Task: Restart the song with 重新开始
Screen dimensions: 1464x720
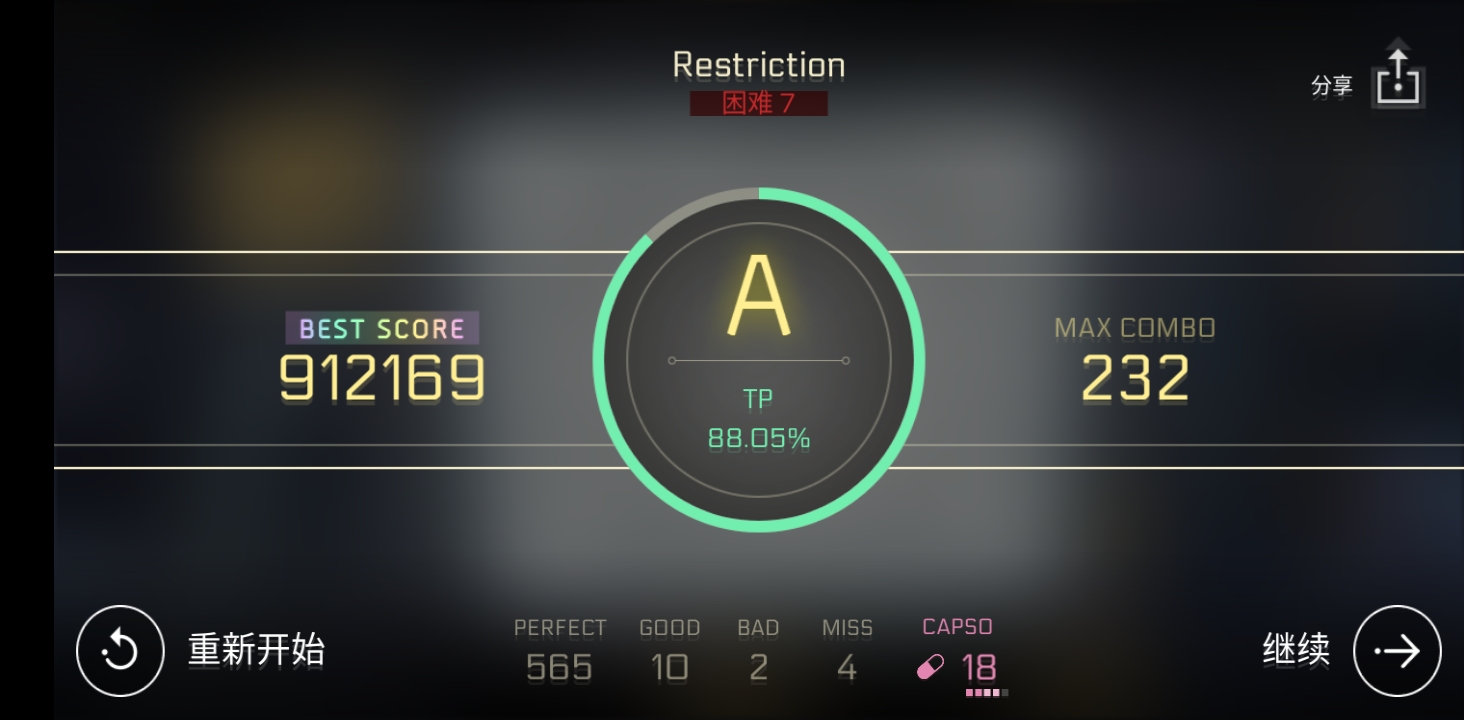Action: pyautogui.click(x=120, y=651)
